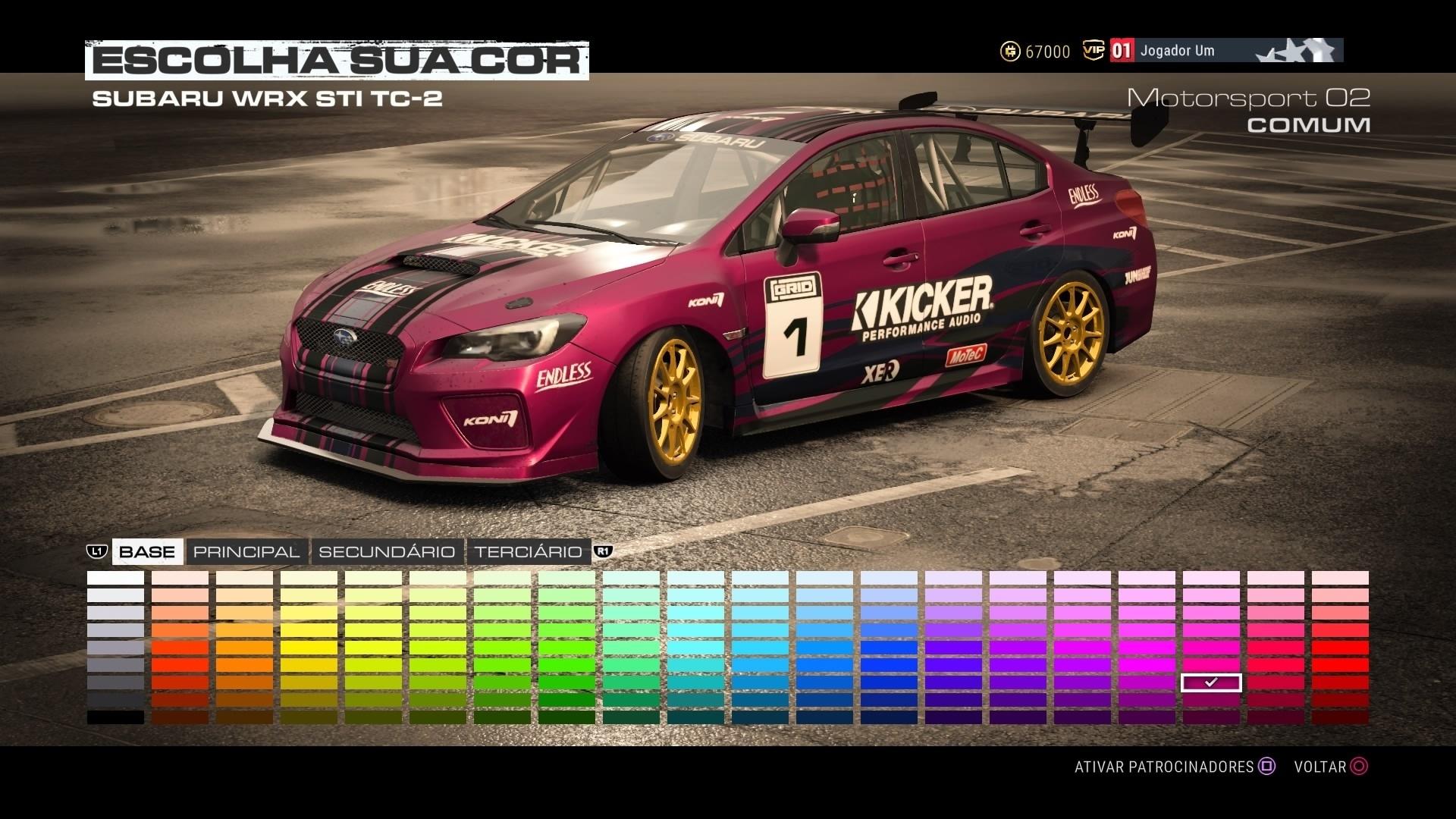
Task: Choose the TERCIÁRIO color tab
Action: click(x=529, y=551)
